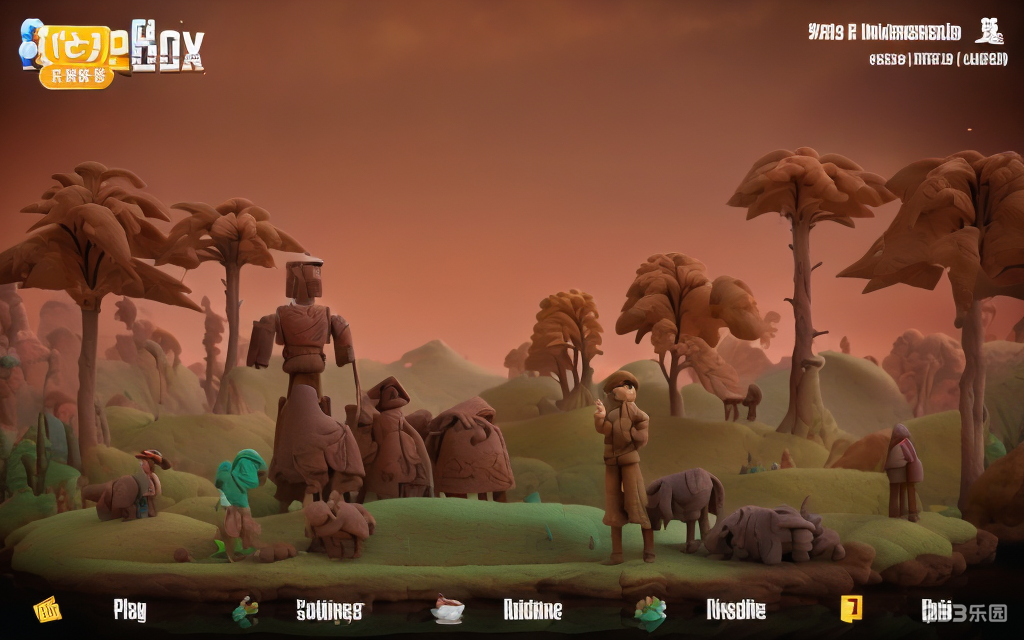Choose the white bowl icon in the menu bar
Image resolution: width=1024 pixels, height=640 pixels.
447,608
